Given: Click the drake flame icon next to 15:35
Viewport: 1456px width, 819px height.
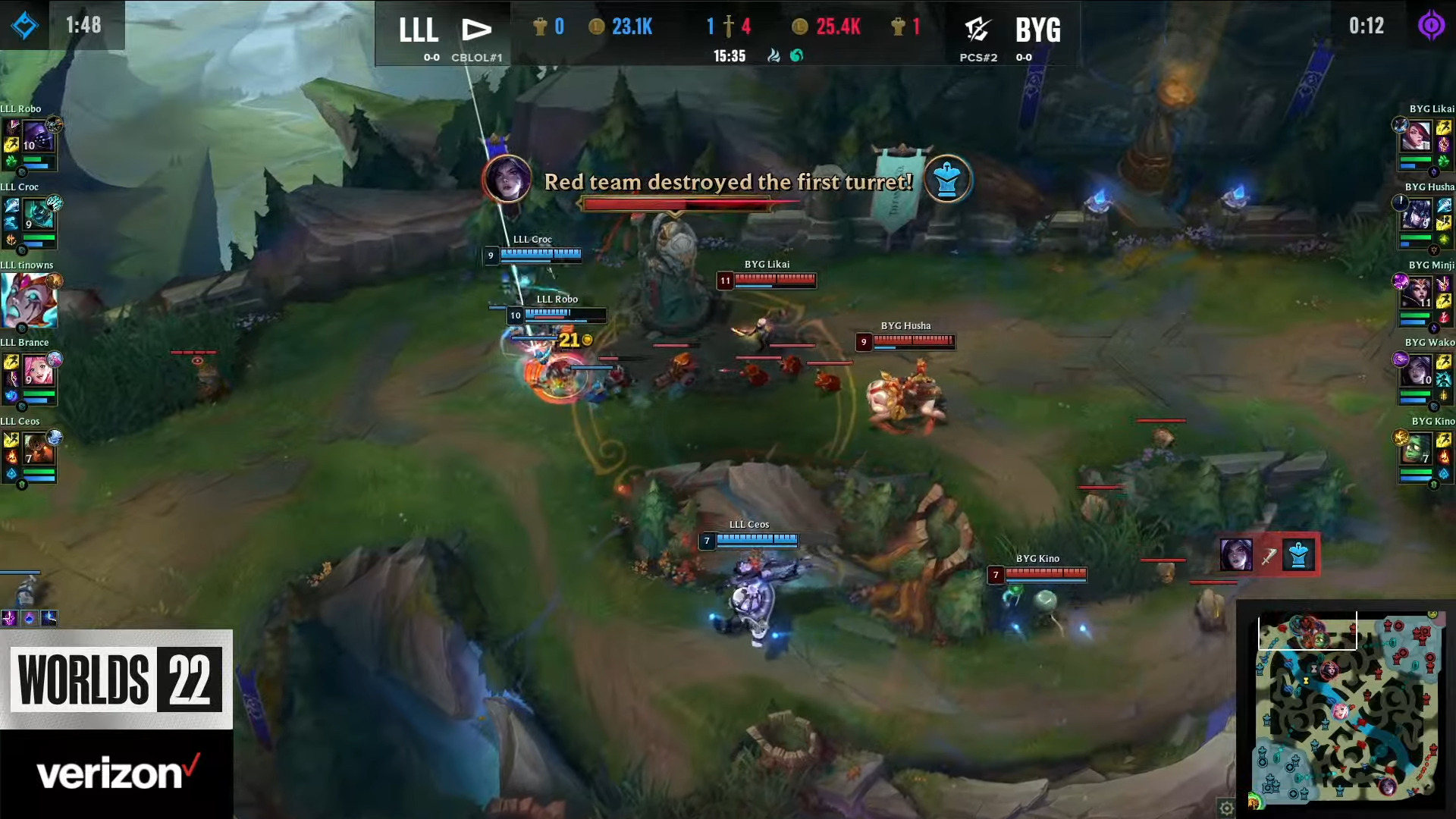Looking at the screenshot, I should click(x=773, y=56).
